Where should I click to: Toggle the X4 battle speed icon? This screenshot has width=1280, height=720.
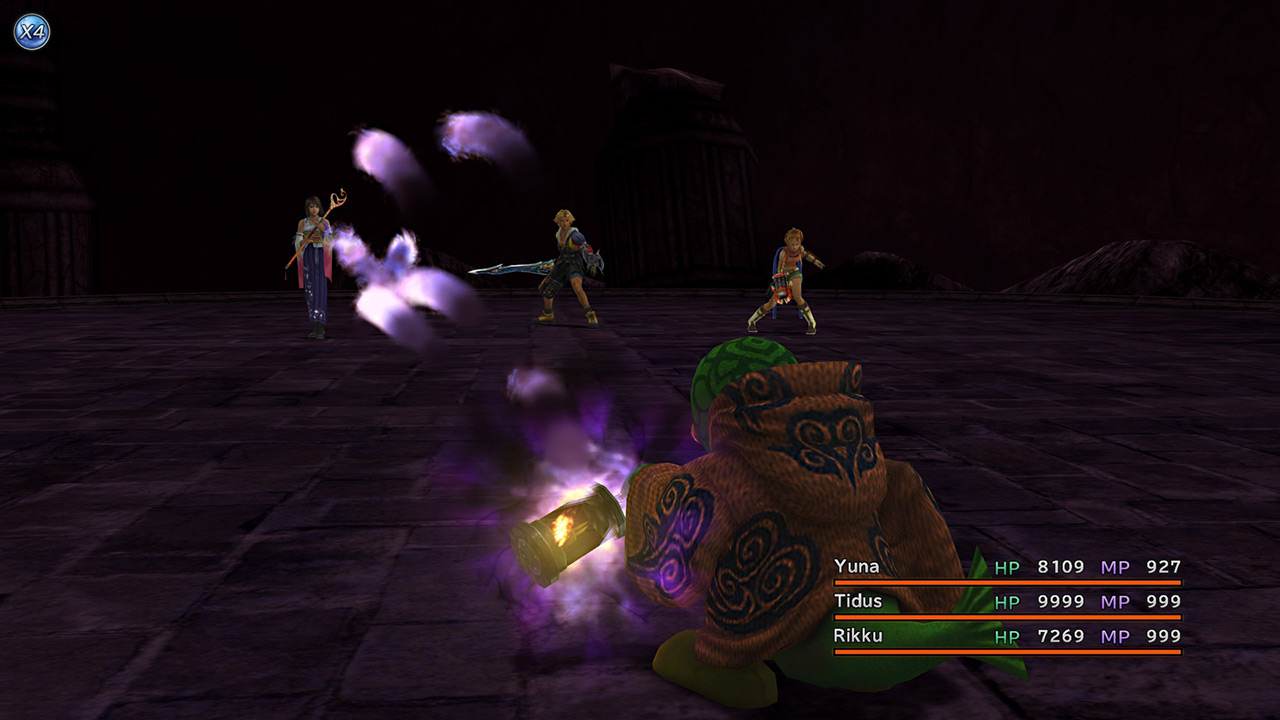click(31, 32)
